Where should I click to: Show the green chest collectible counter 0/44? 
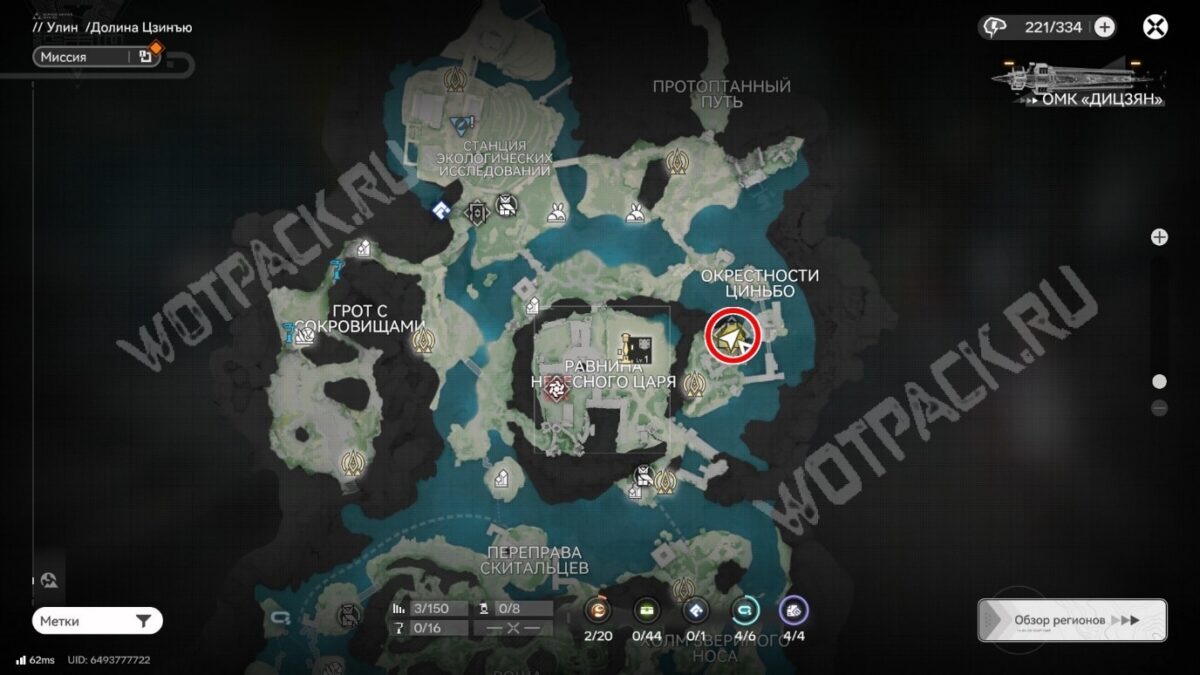(x=646, y=610)
